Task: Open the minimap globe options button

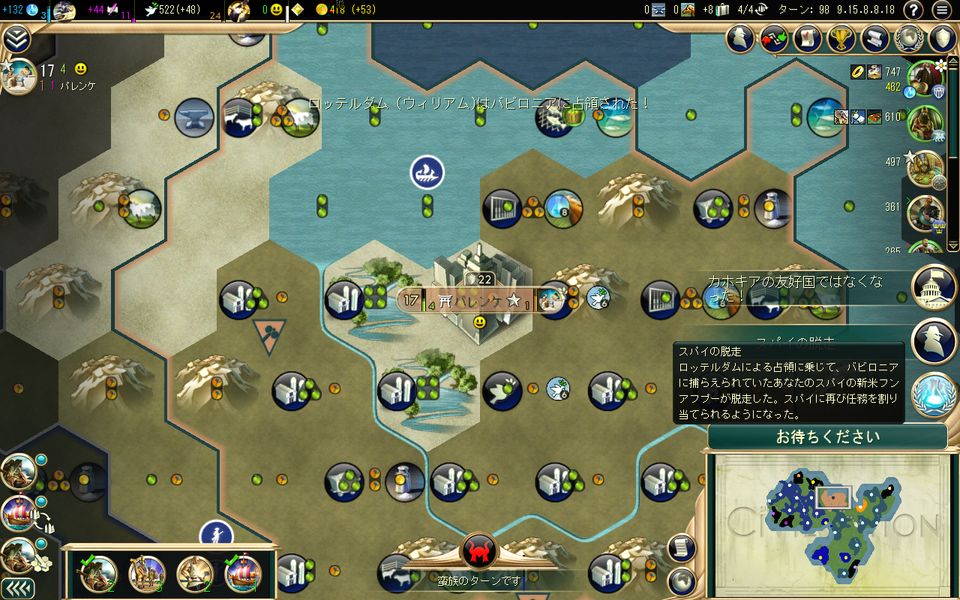Action: [681, 579]
